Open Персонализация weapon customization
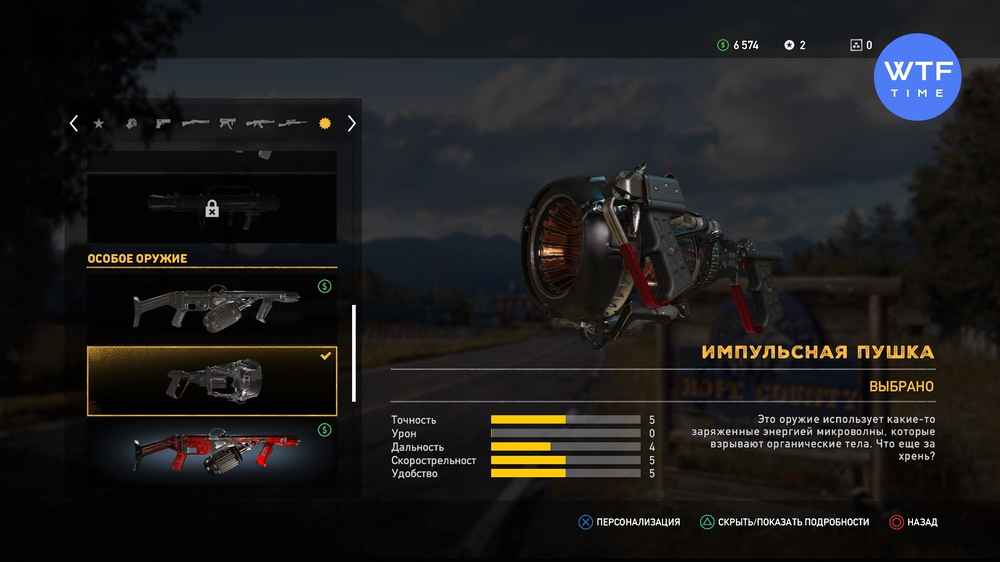Viewport: 1000px width, 562px height. [x=630, y=522]
